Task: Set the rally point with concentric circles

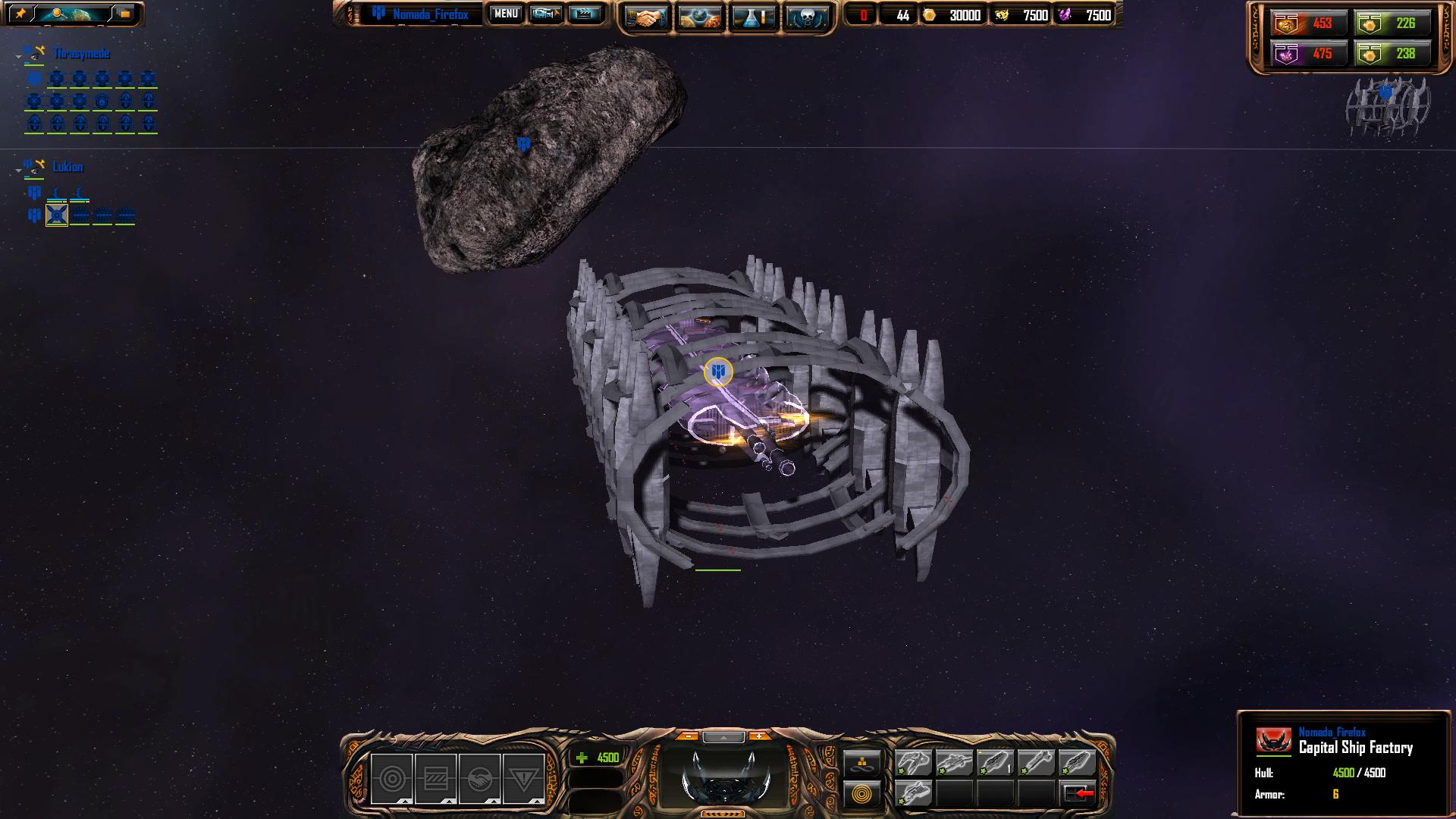Action: (x=862, y=794)
